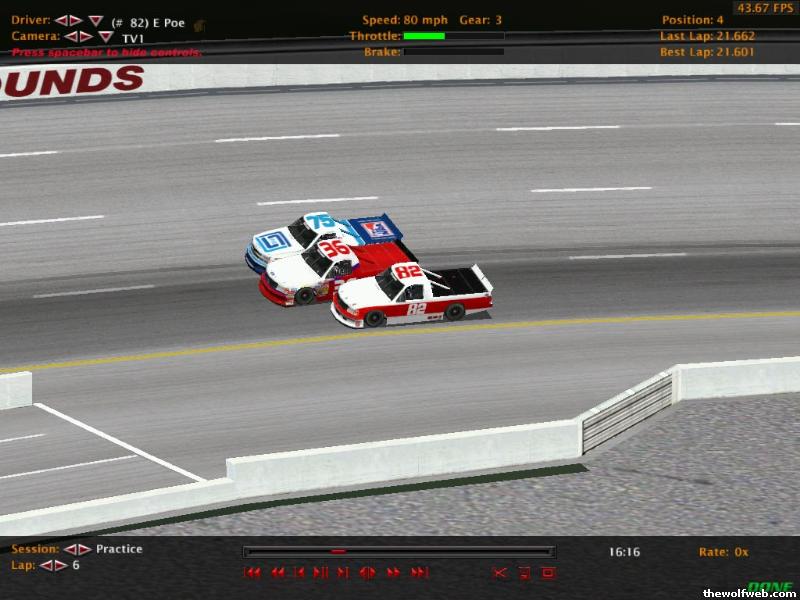The image size is (800, 600).
Task: Go to the next session
Action: (85, 549)
